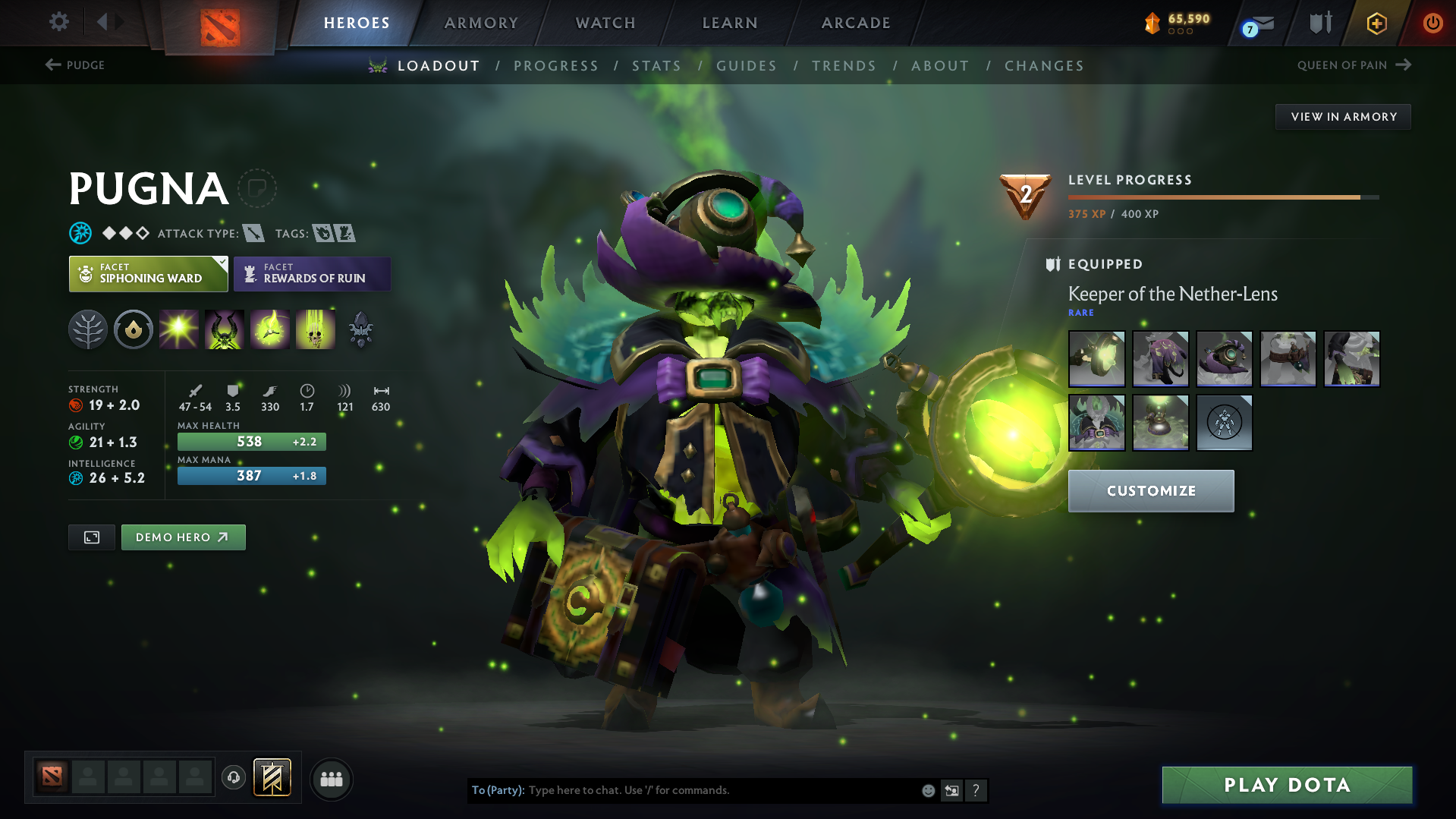The width and height of the screenshot is (1456, 819).
Task: Select the Nether Blast ability icon
Action: tap(179, 329)
